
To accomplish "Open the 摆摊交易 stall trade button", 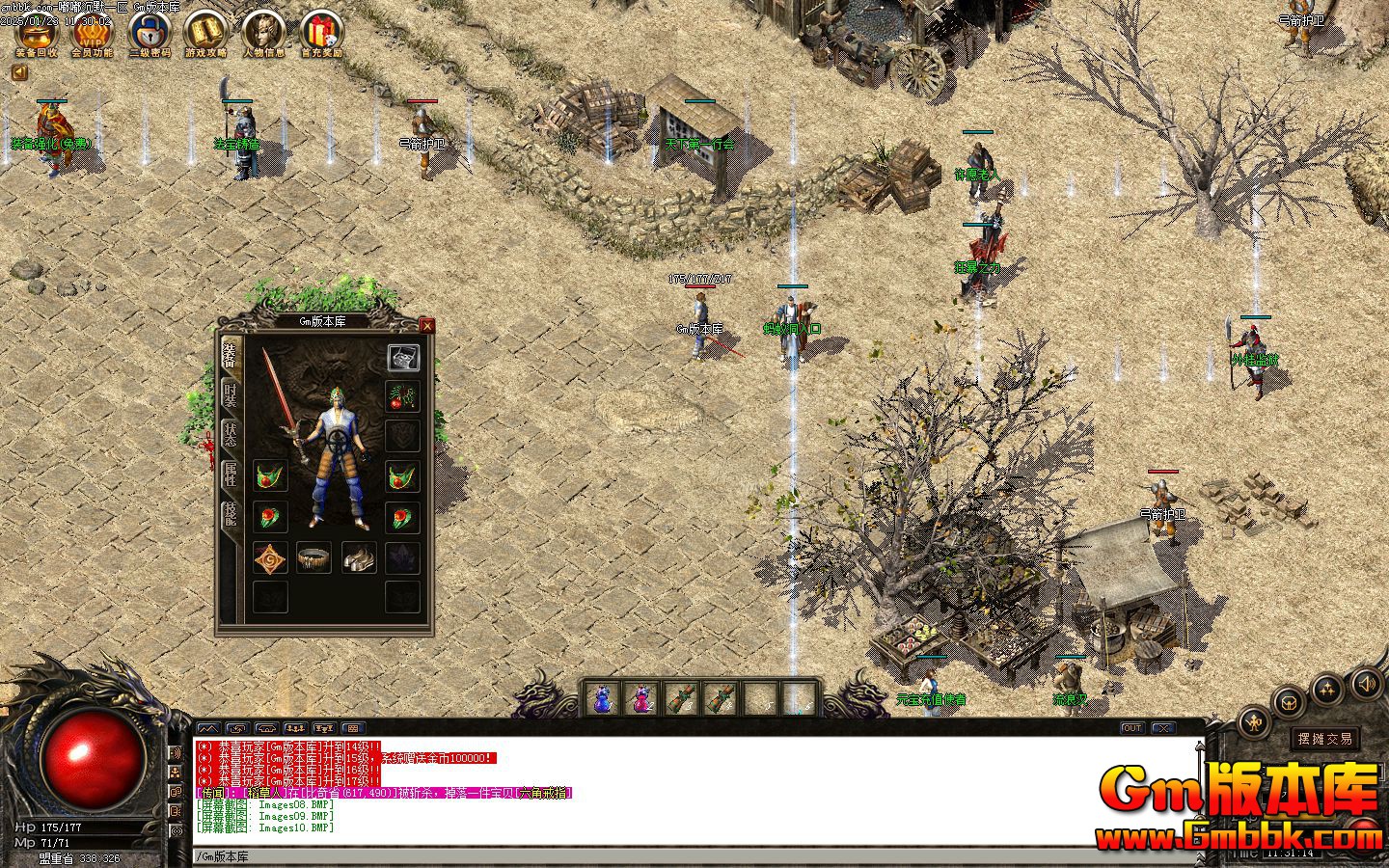I will 1325,739.
